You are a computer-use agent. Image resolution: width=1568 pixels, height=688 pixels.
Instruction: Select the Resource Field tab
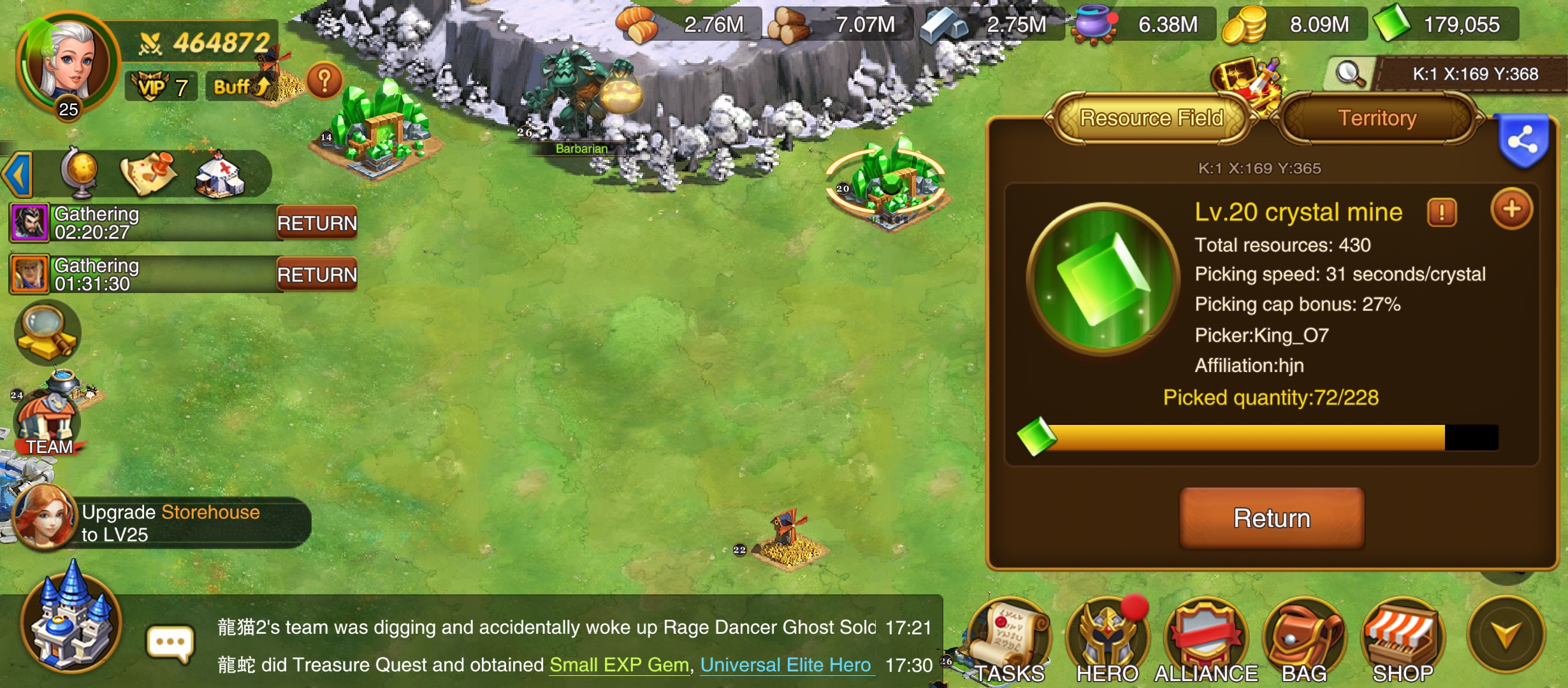(1151, 118)
